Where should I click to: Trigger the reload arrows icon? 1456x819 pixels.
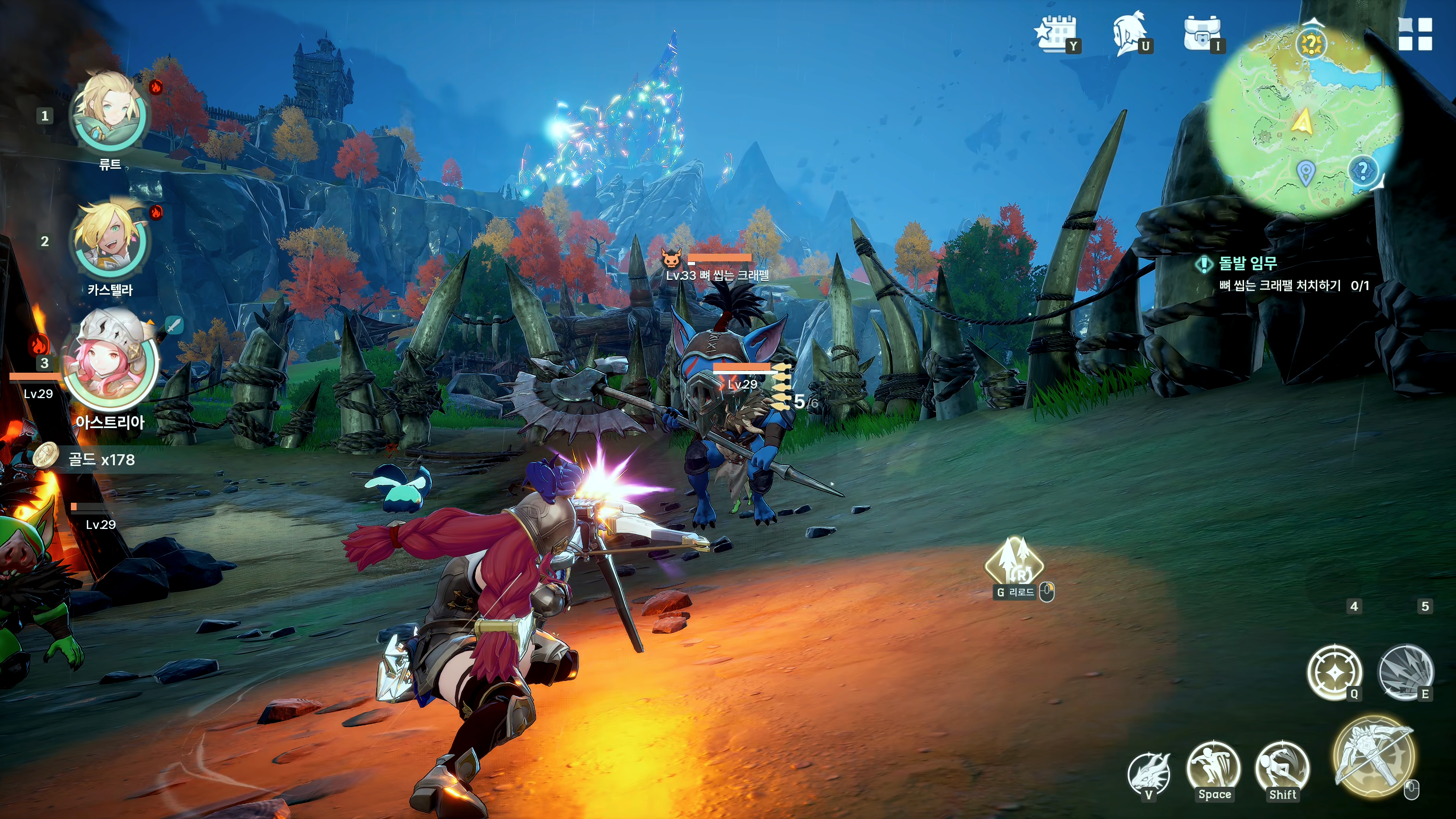point(1015,563)
